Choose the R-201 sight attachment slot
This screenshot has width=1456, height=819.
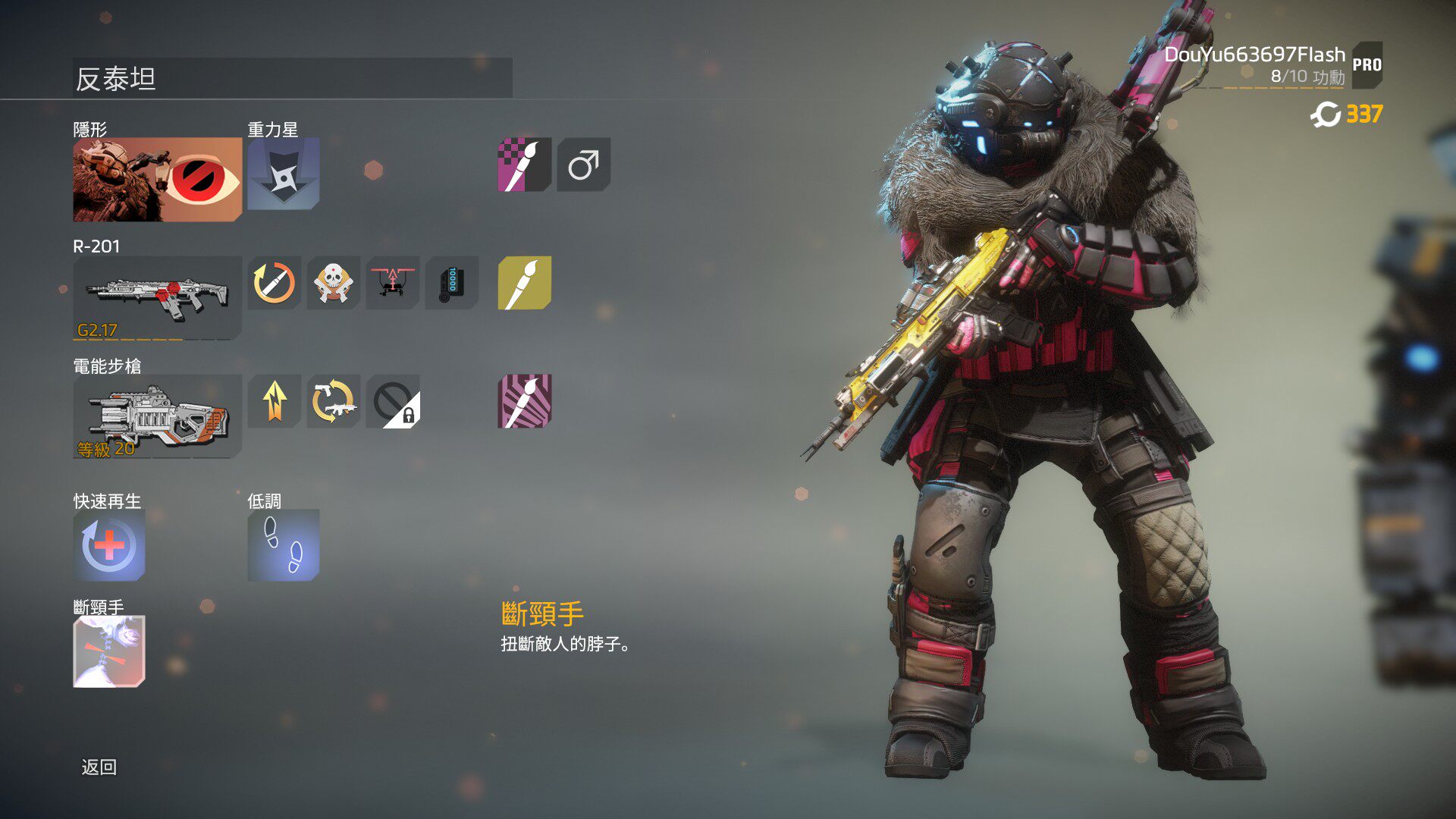pyautogui.click(x=392, y=283)
